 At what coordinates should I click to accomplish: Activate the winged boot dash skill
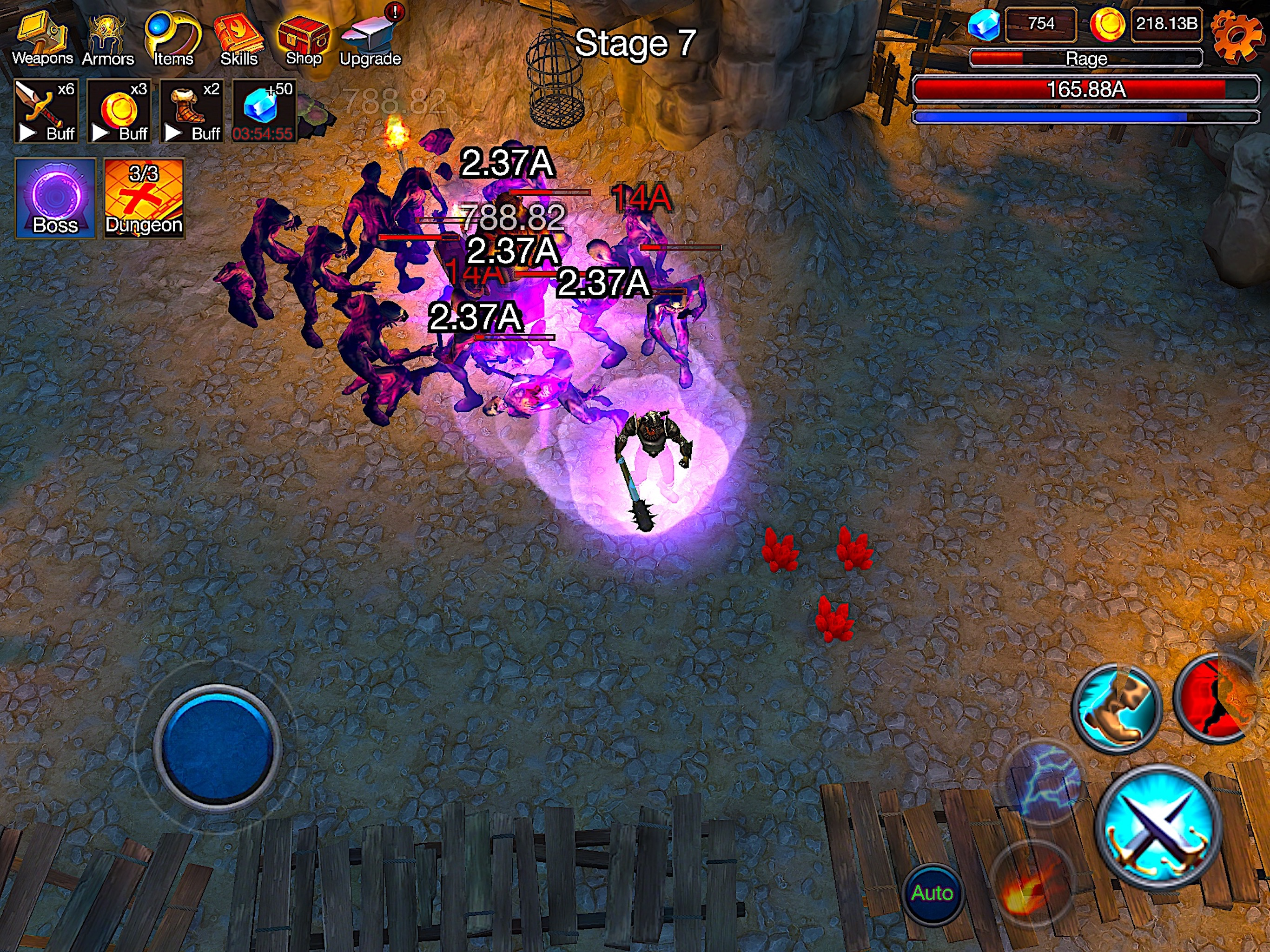pyautogui.click(x=1116, y=709)
